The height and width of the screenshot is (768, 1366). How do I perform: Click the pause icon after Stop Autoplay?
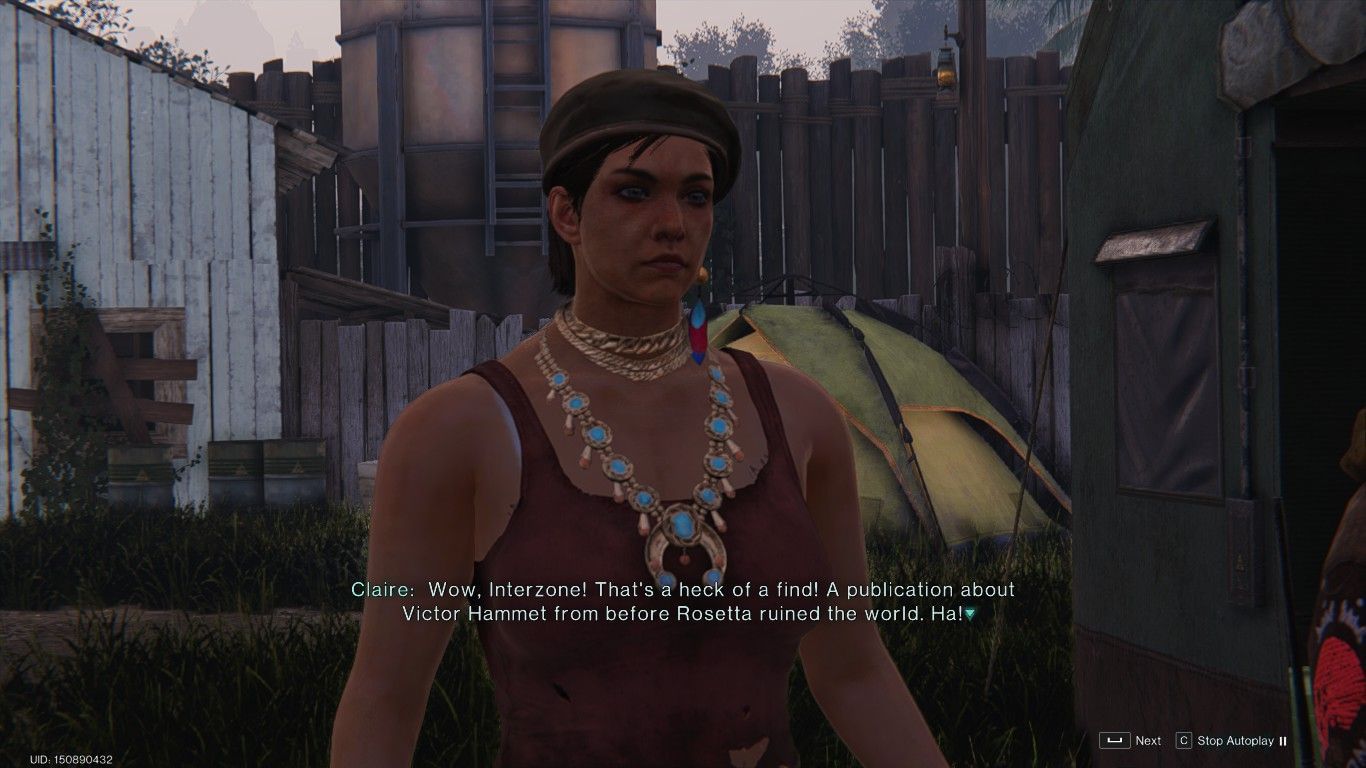click(1284, 740)
